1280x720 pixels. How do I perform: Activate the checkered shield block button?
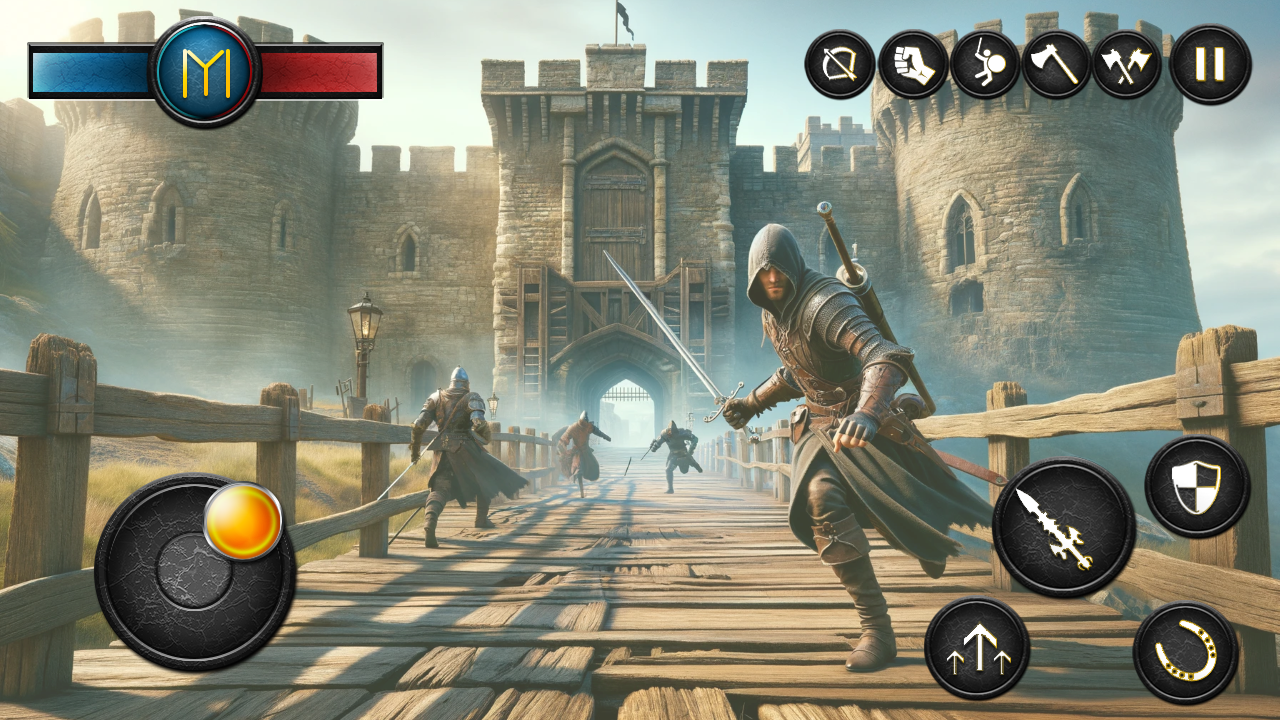pos(1197,487)
